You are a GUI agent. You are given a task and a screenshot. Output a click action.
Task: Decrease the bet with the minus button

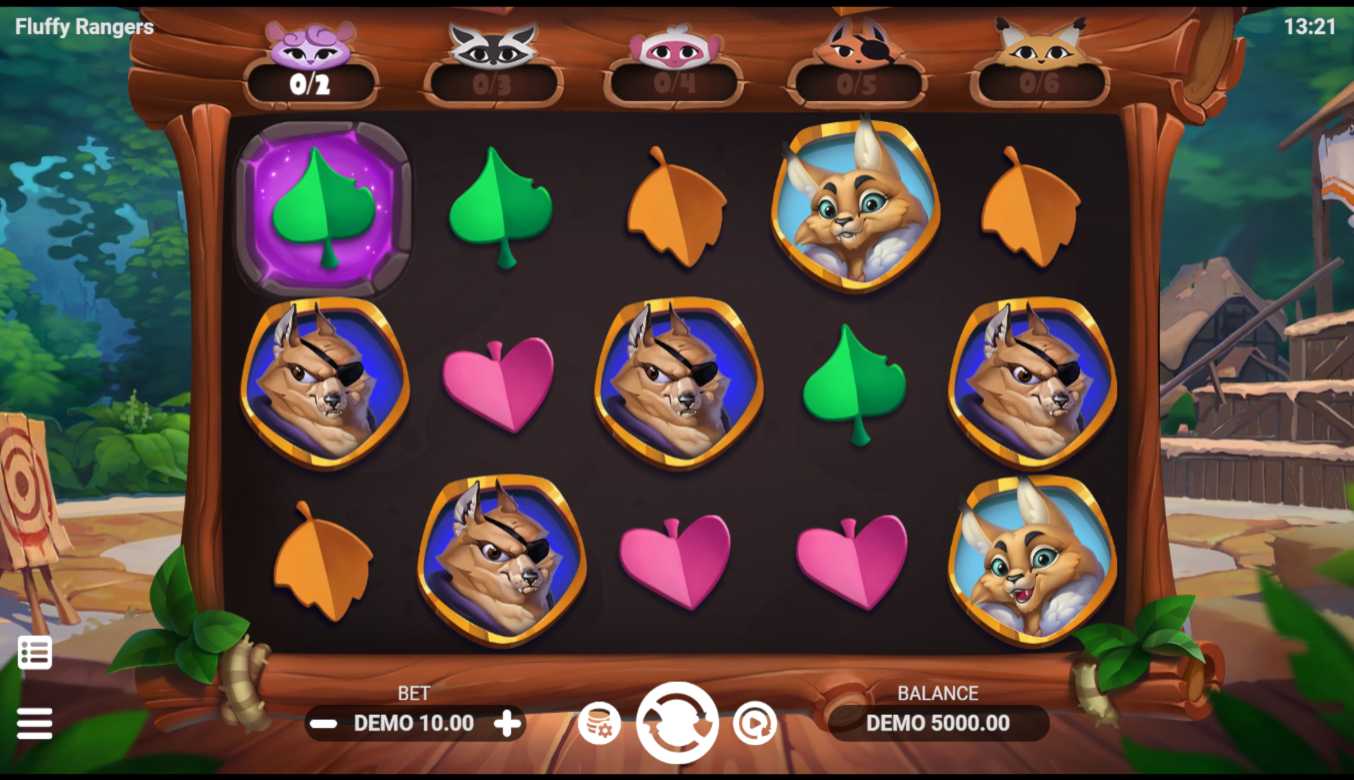tap(323, 723)
